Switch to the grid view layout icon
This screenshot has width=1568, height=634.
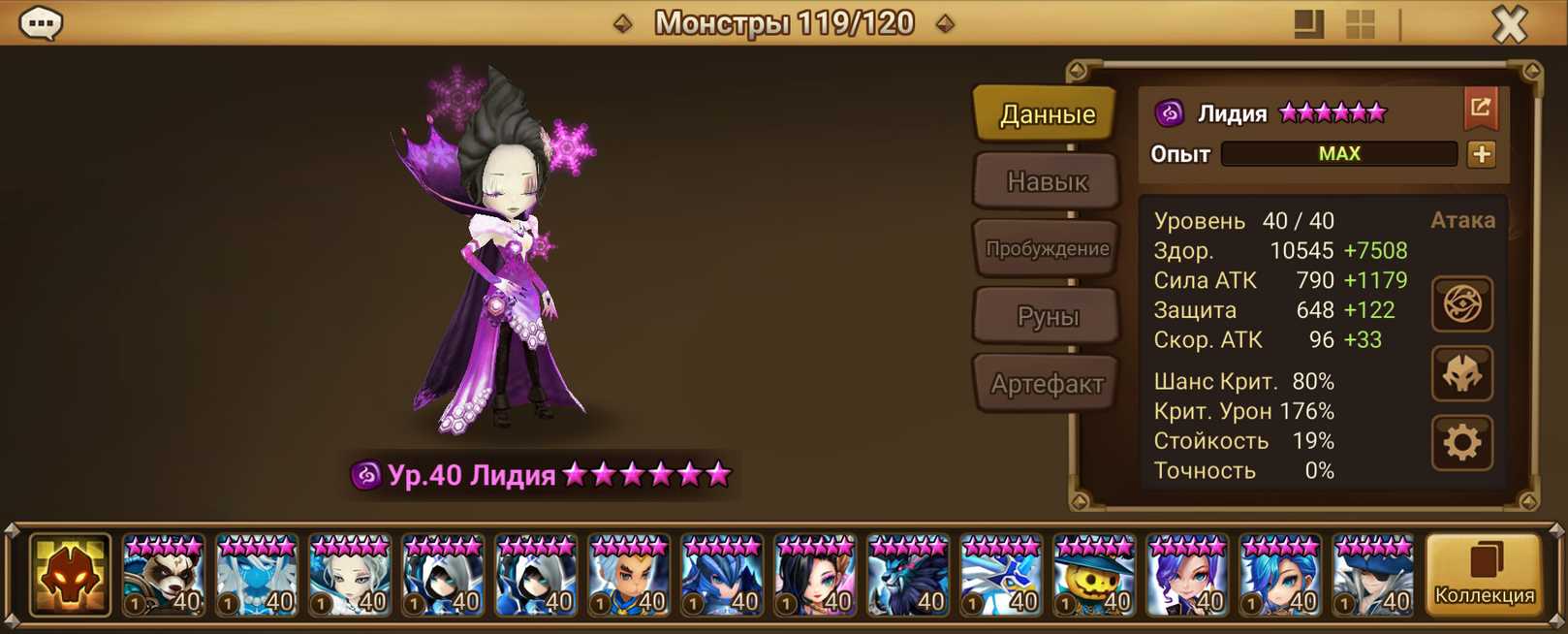[1361, 24]
